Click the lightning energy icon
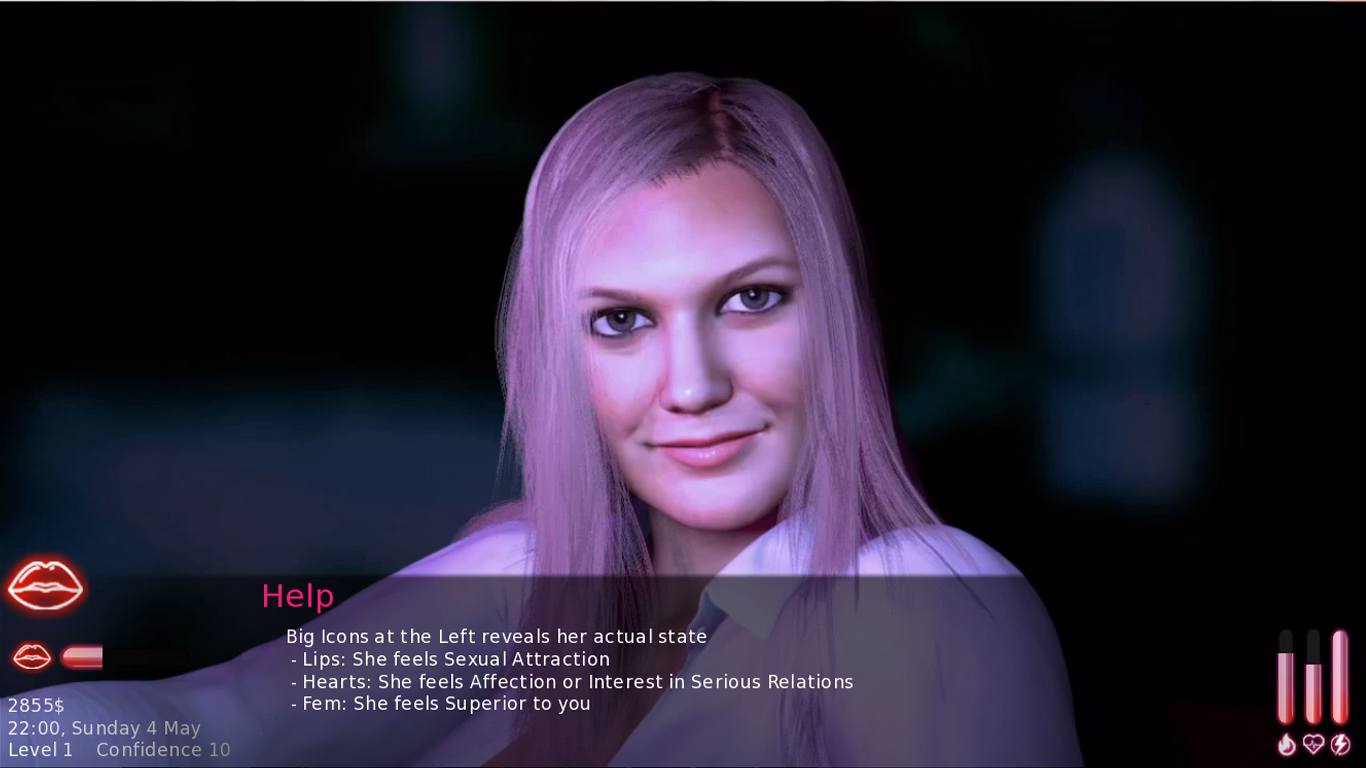Viewport: 1366px width, 768px height. [x=1339, y=743]
